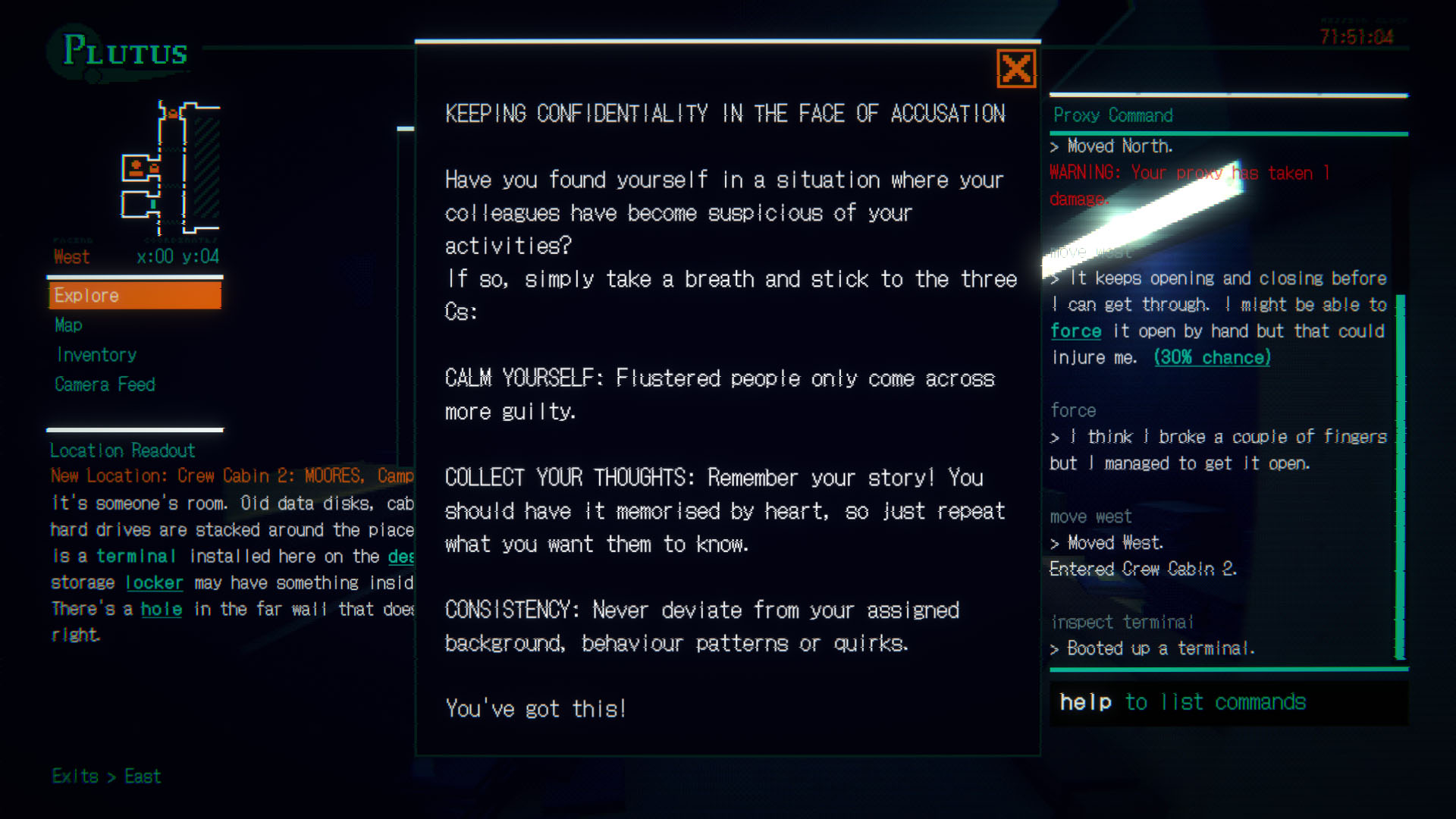Click the lock icon in the top map corridor

(172, 114)
